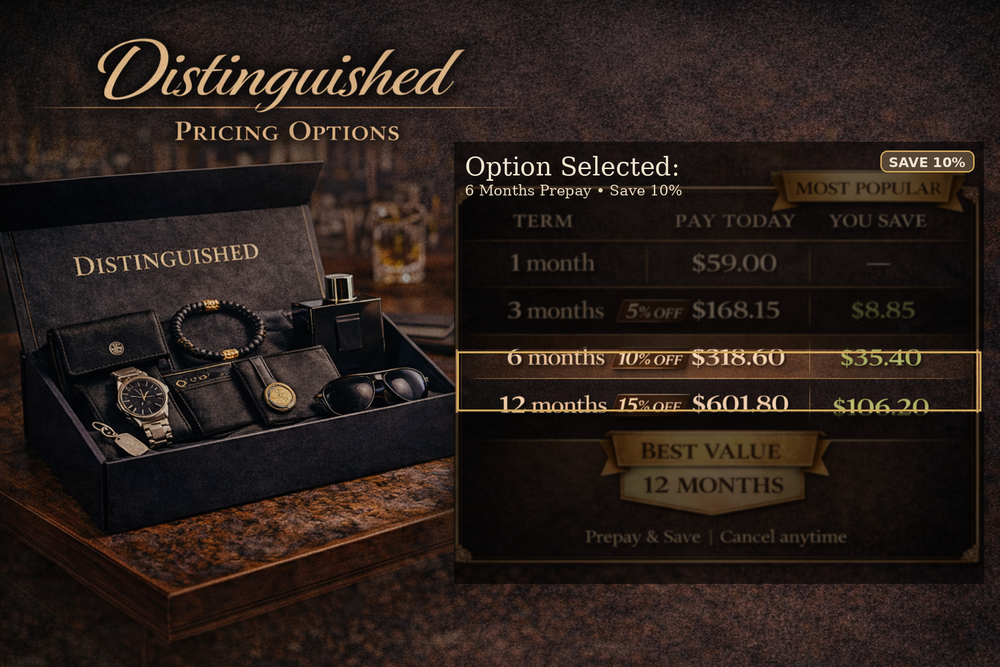This screenshot has height=667, width=1000.
Task: Choose the 3 months 5% off plan
Action: [x=716, y=310]
